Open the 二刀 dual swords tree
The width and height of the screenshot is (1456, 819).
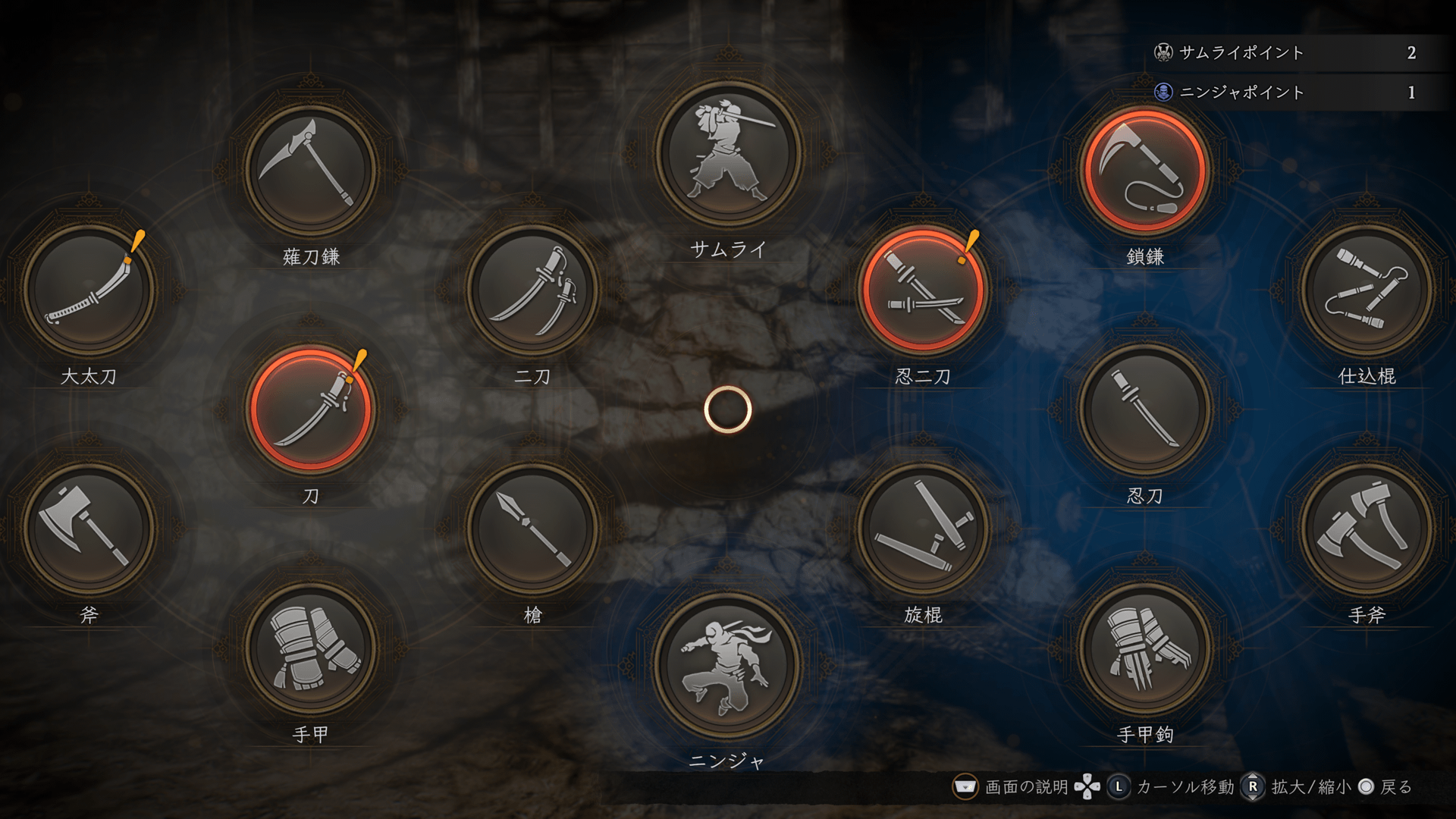(532, 290)
